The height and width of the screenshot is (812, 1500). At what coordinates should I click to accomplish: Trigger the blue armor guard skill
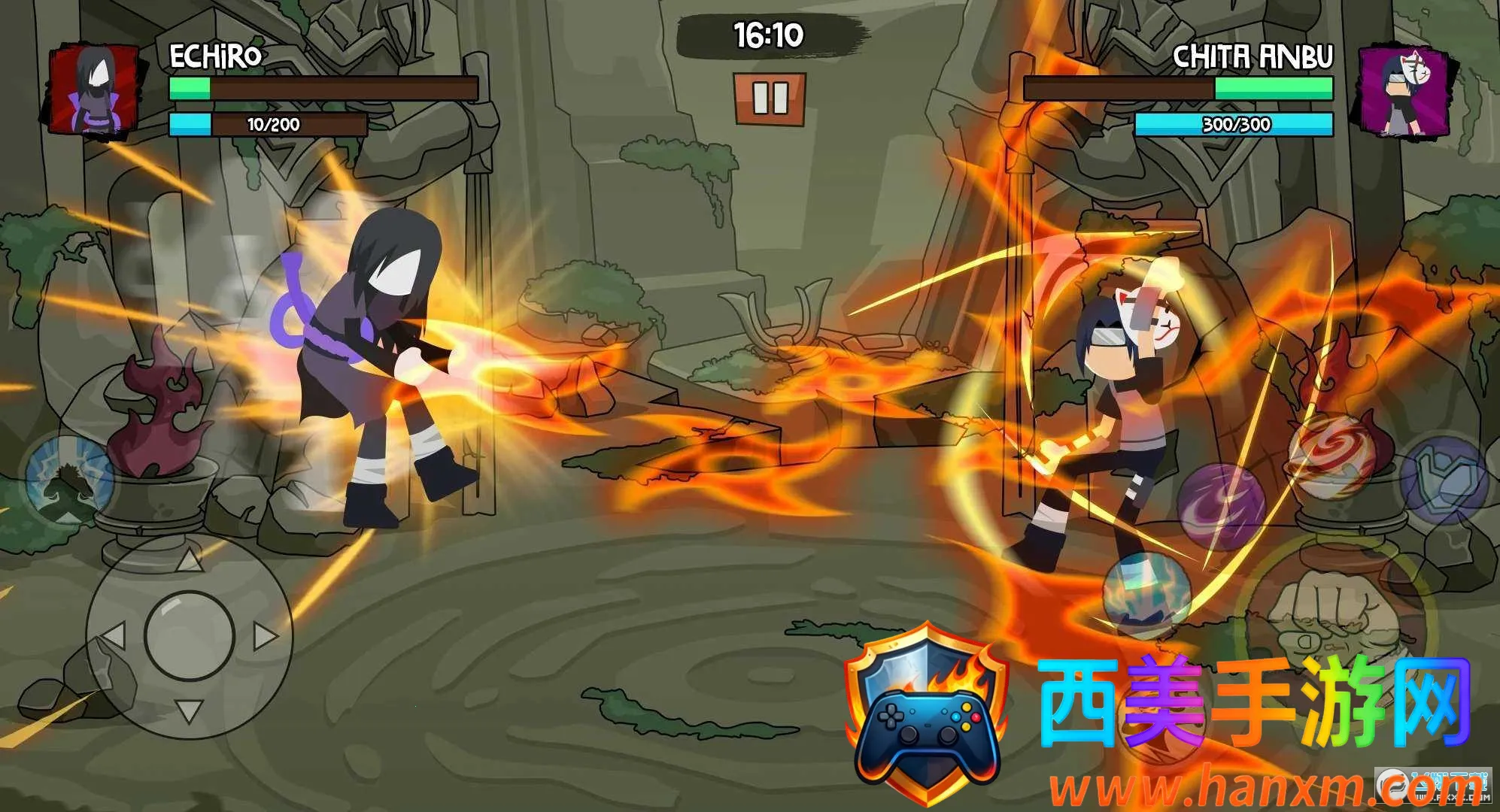coord(1443,481)
